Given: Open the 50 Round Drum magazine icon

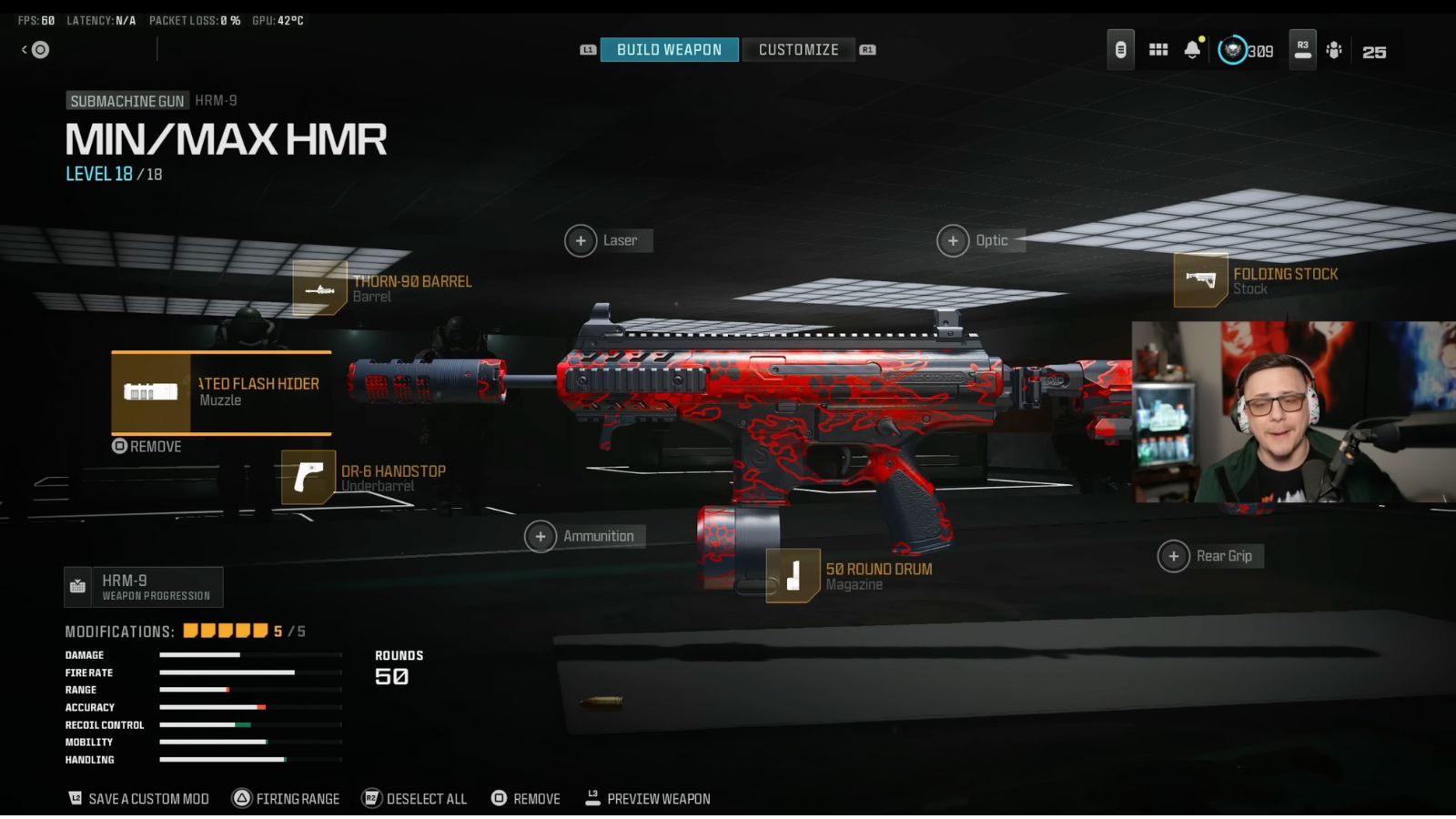Looking at the screenshot, I should (792, 575).
